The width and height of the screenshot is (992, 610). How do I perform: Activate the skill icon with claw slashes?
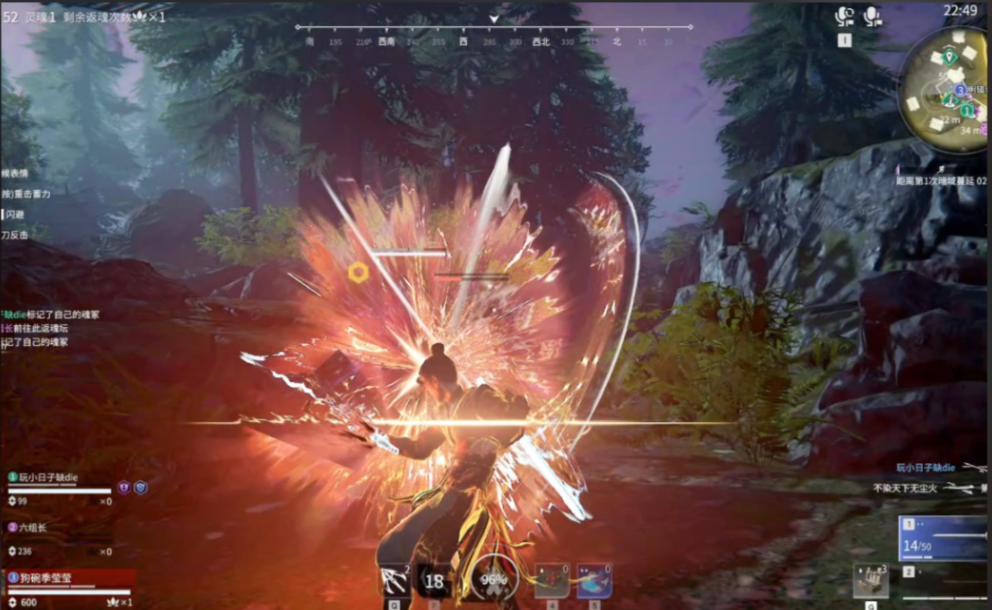(x=395, y=581)
